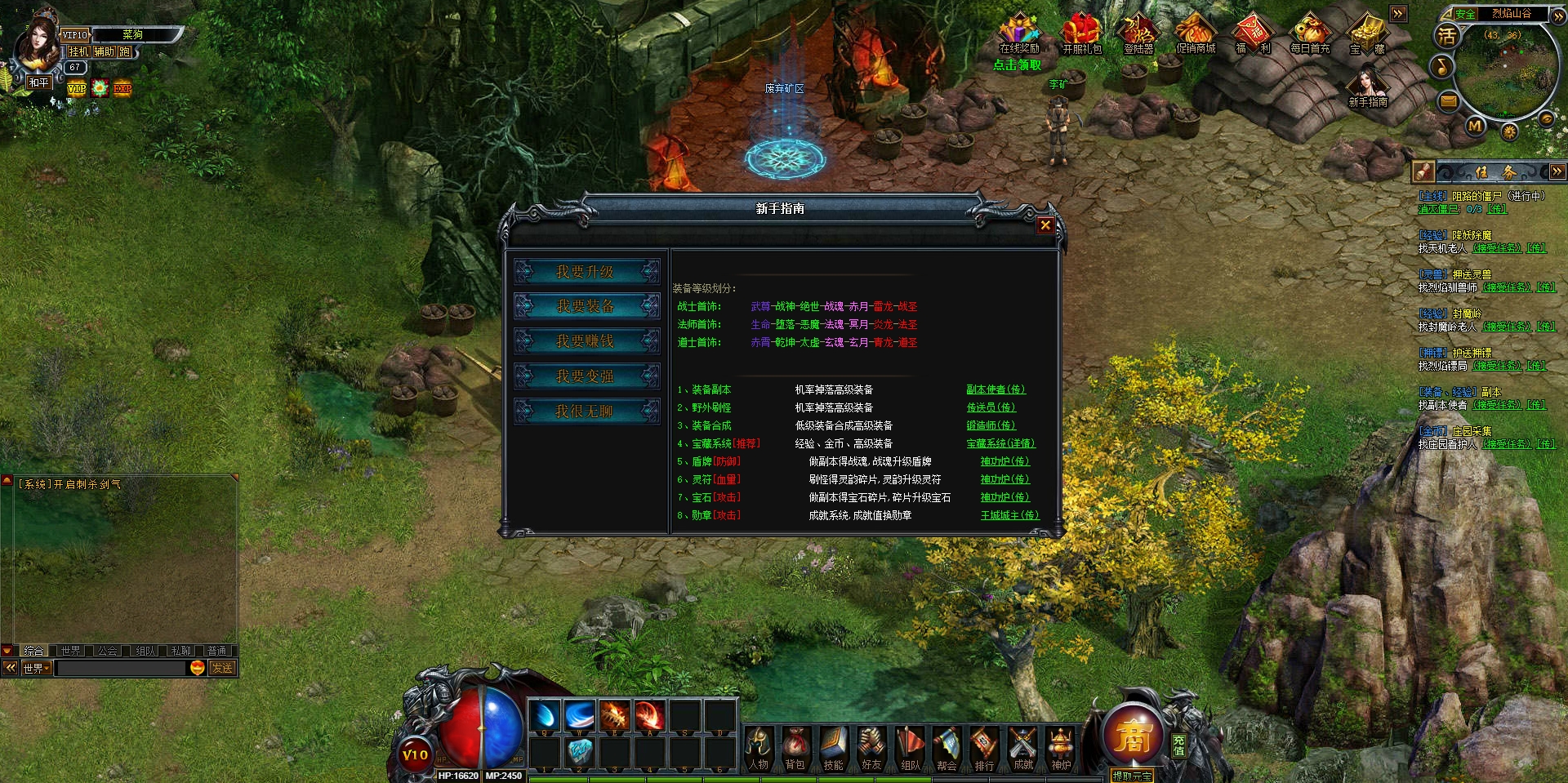Screen dimensions: 1568x783
Task: Click the 发送 chat send button
Action: [222, 668]
